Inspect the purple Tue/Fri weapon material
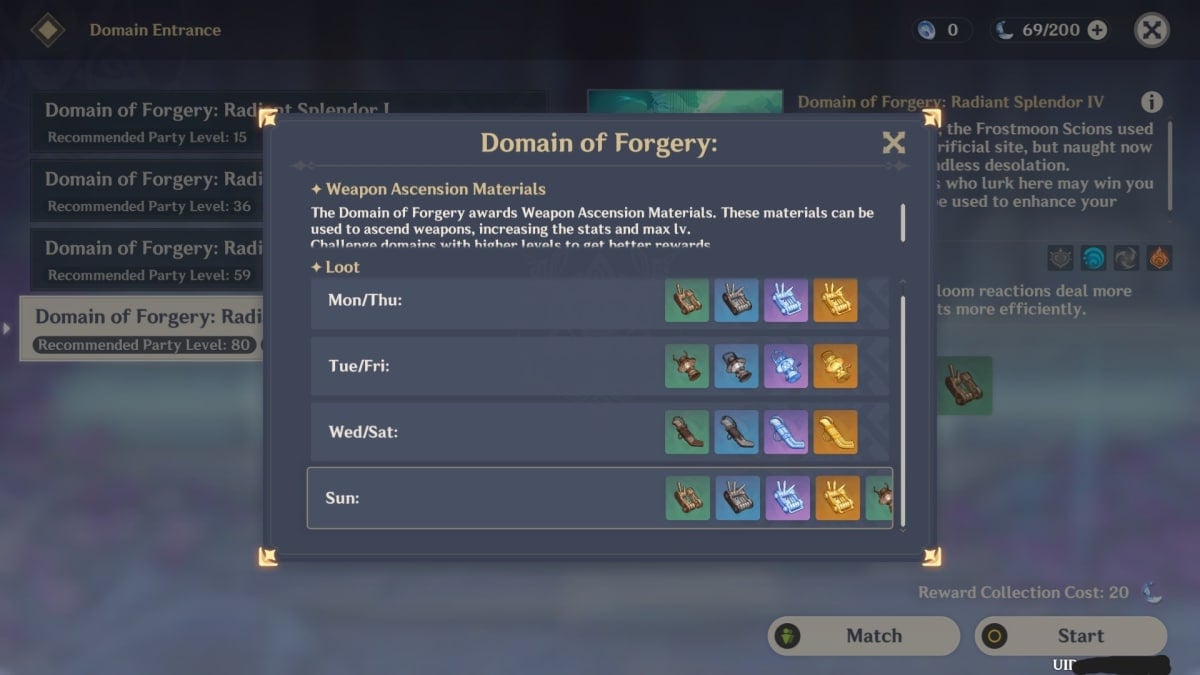 click(x=786, y=366)
